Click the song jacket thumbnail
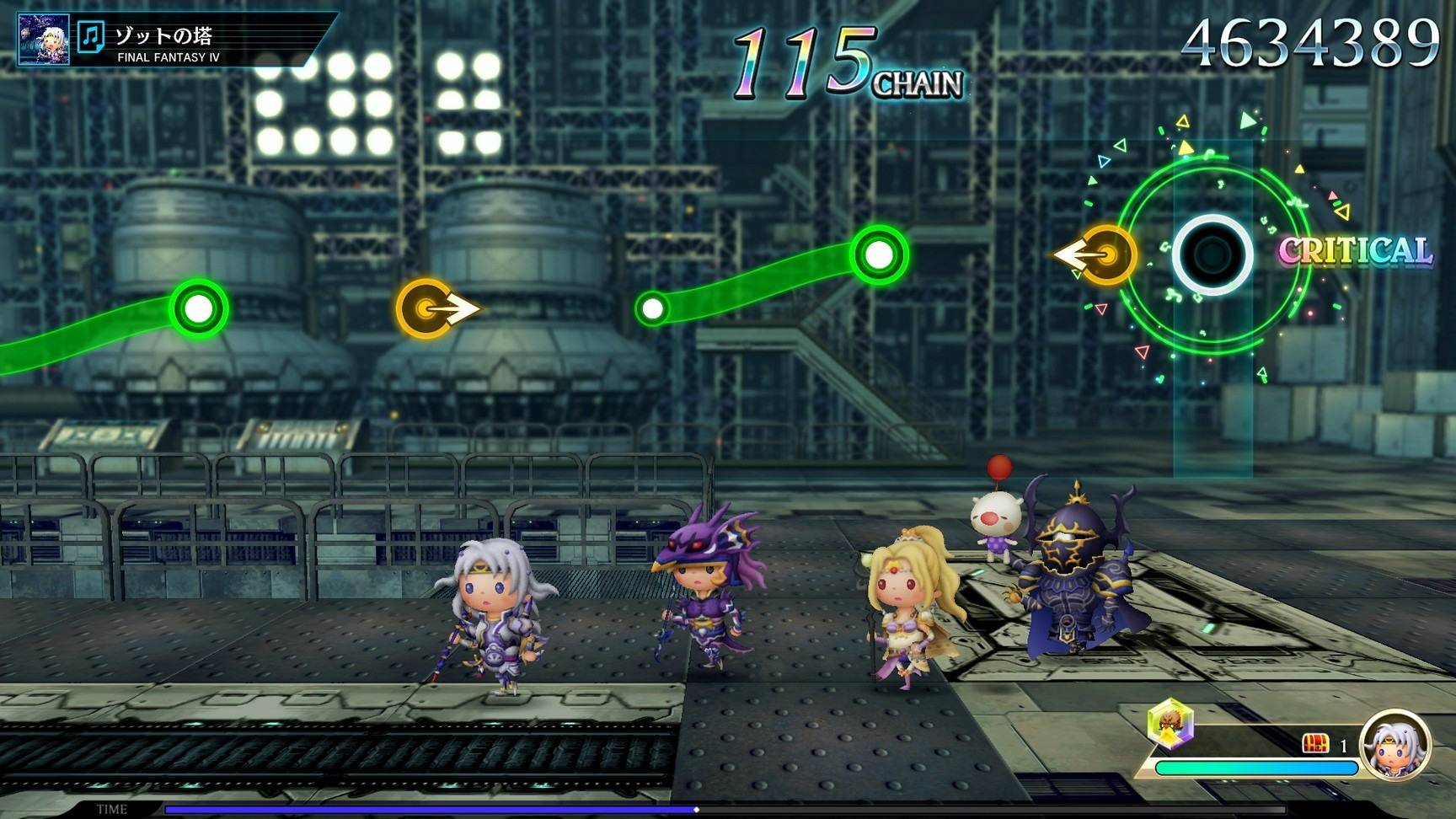This screenshot has height=819, width=1456. click(44, 39)
